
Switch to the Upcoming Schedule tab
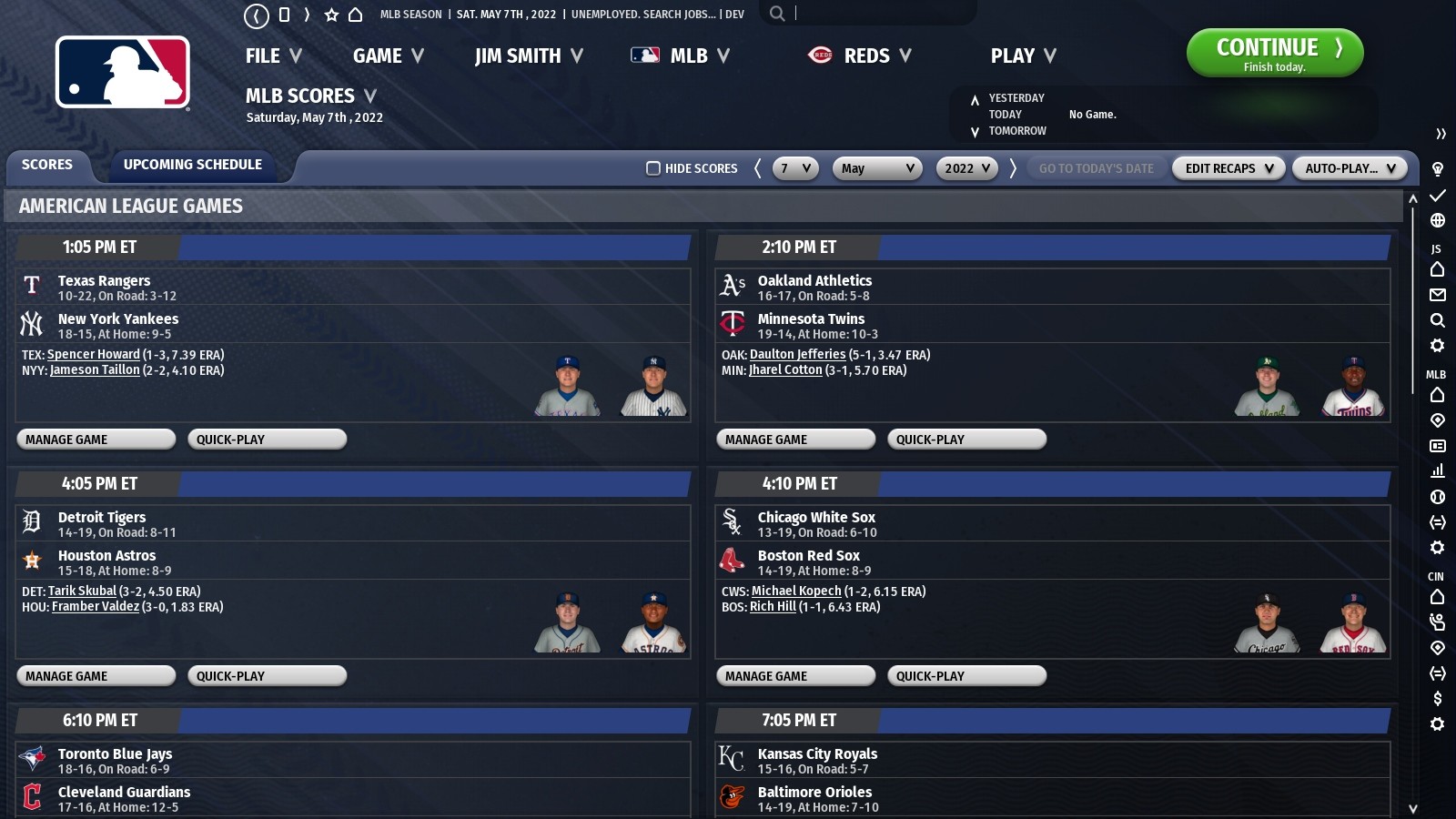[194, 165]
